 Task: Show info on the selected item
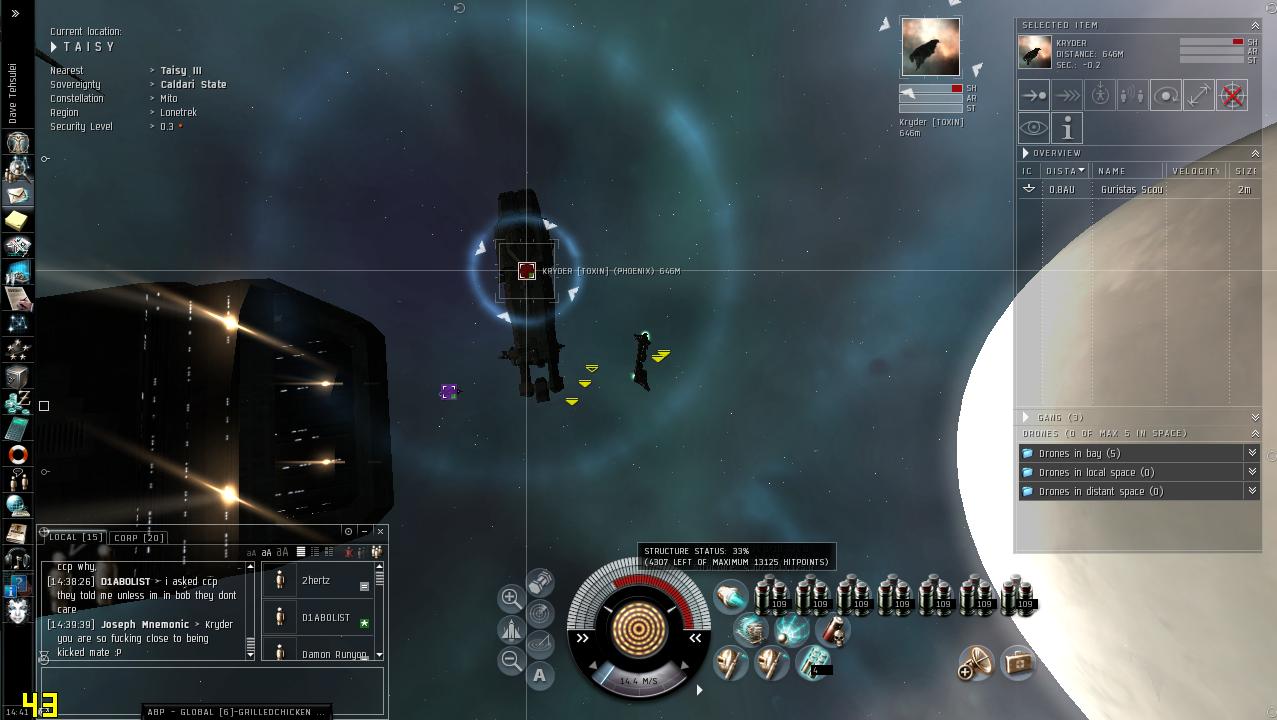[x=1067, y=129]
